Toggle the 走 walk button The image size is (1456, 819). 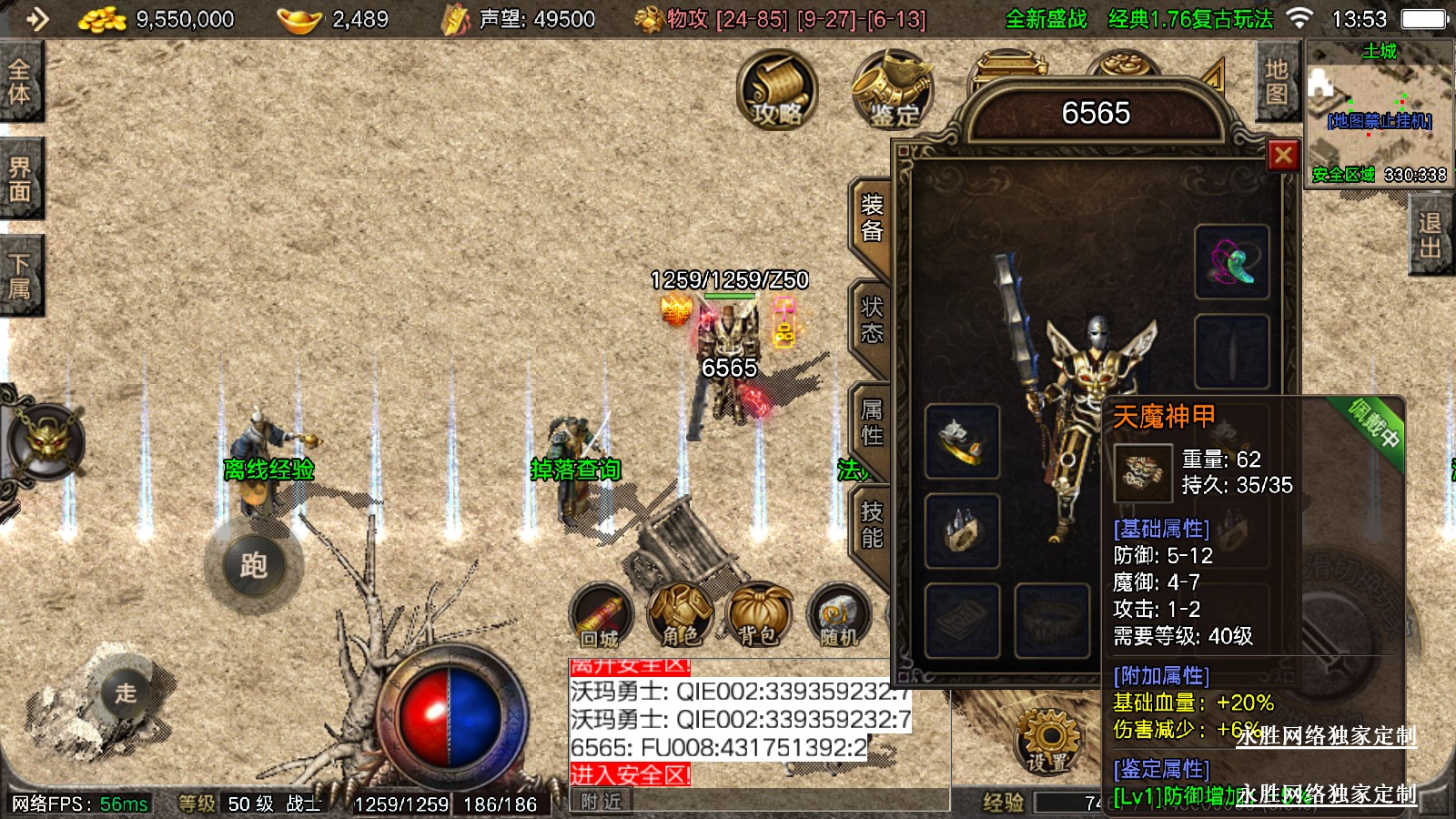coord(126,693)
